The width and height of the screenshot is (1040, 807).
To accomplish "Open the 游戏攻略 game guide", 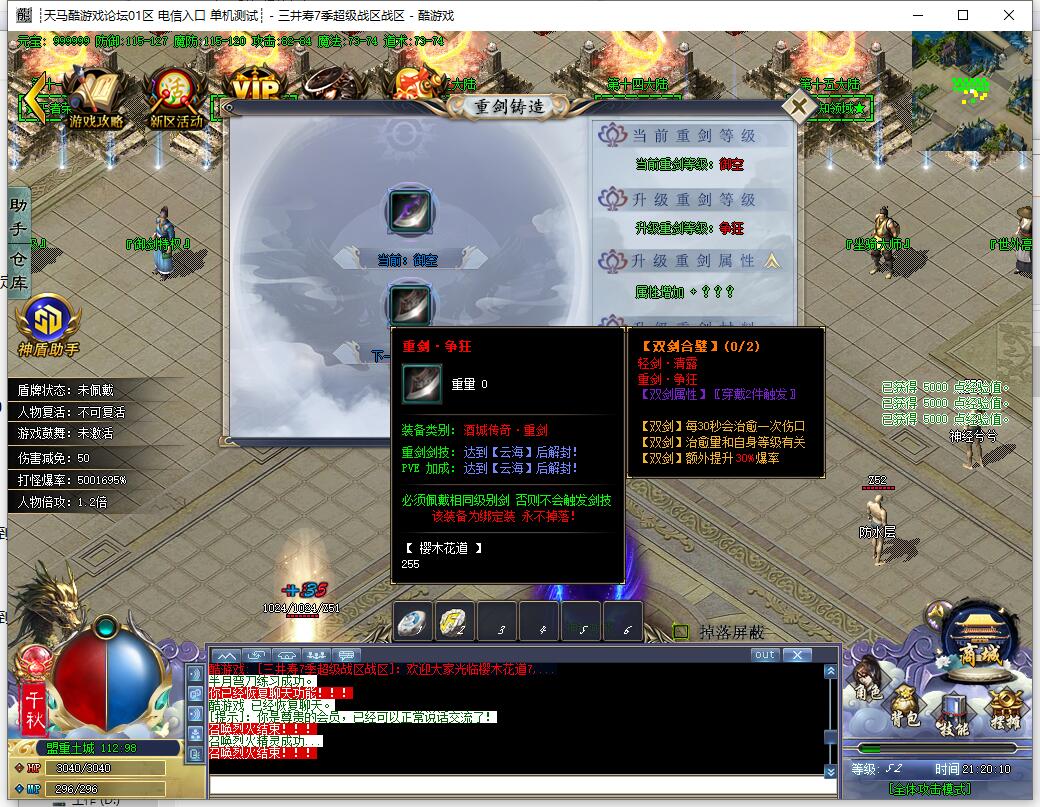I will pyautogui.click(x=97, y=99).
